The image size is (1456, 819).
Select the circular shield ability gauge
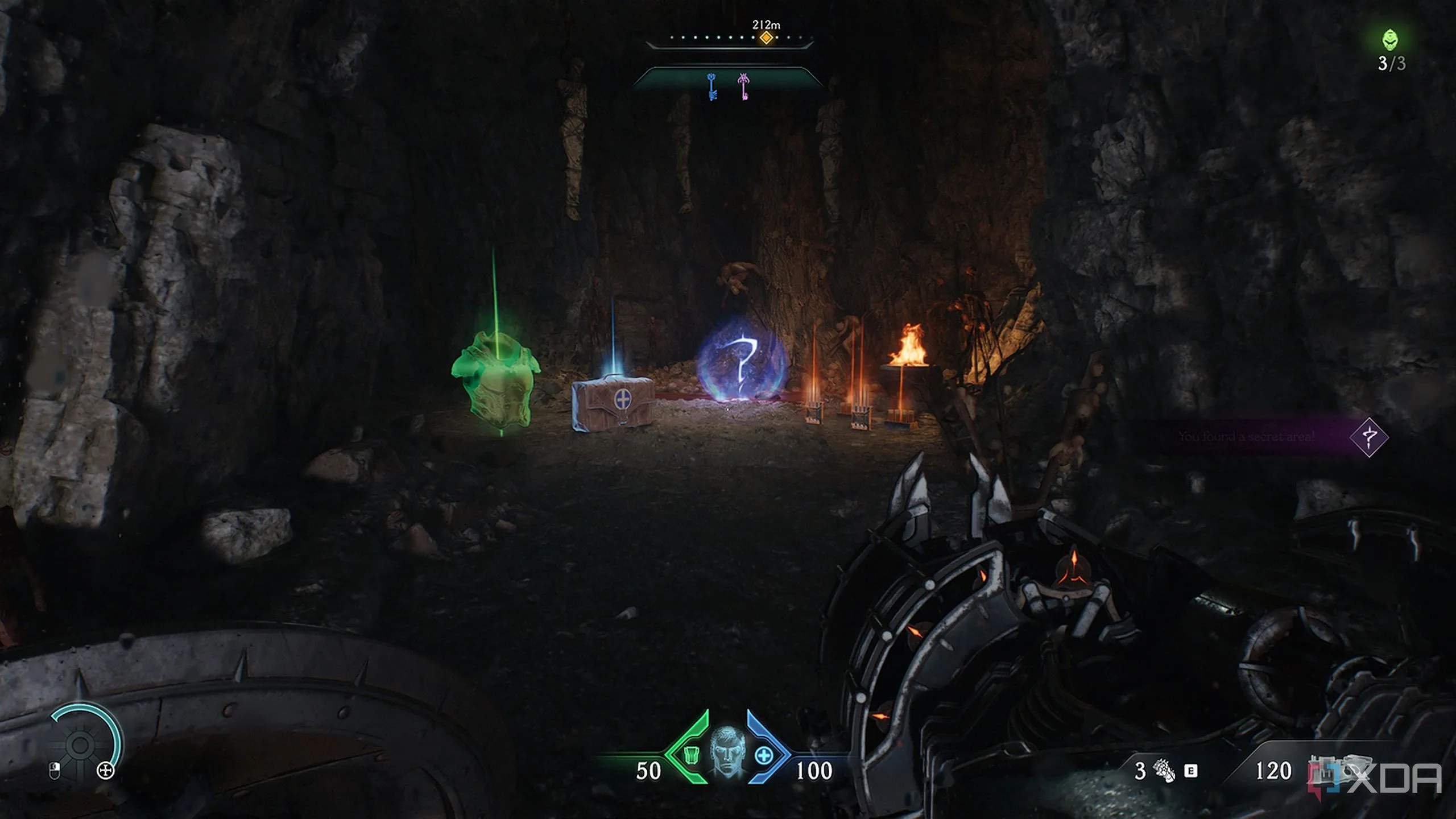point(81,744)
